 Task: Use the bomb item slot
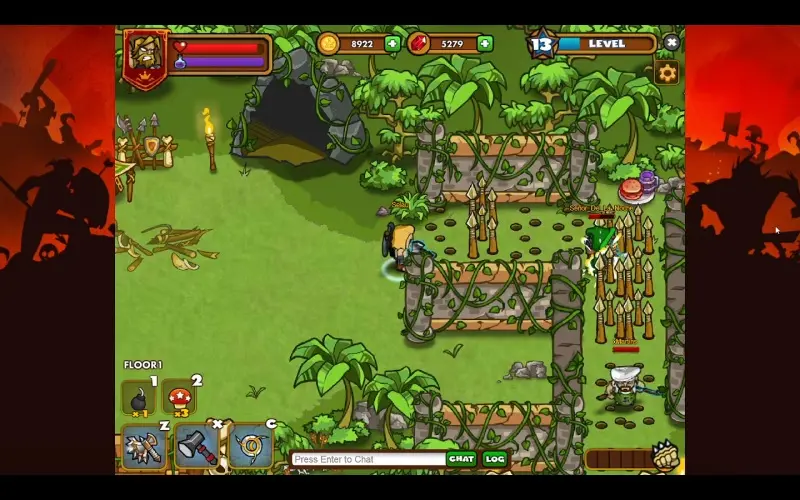(x=138, y=399)
